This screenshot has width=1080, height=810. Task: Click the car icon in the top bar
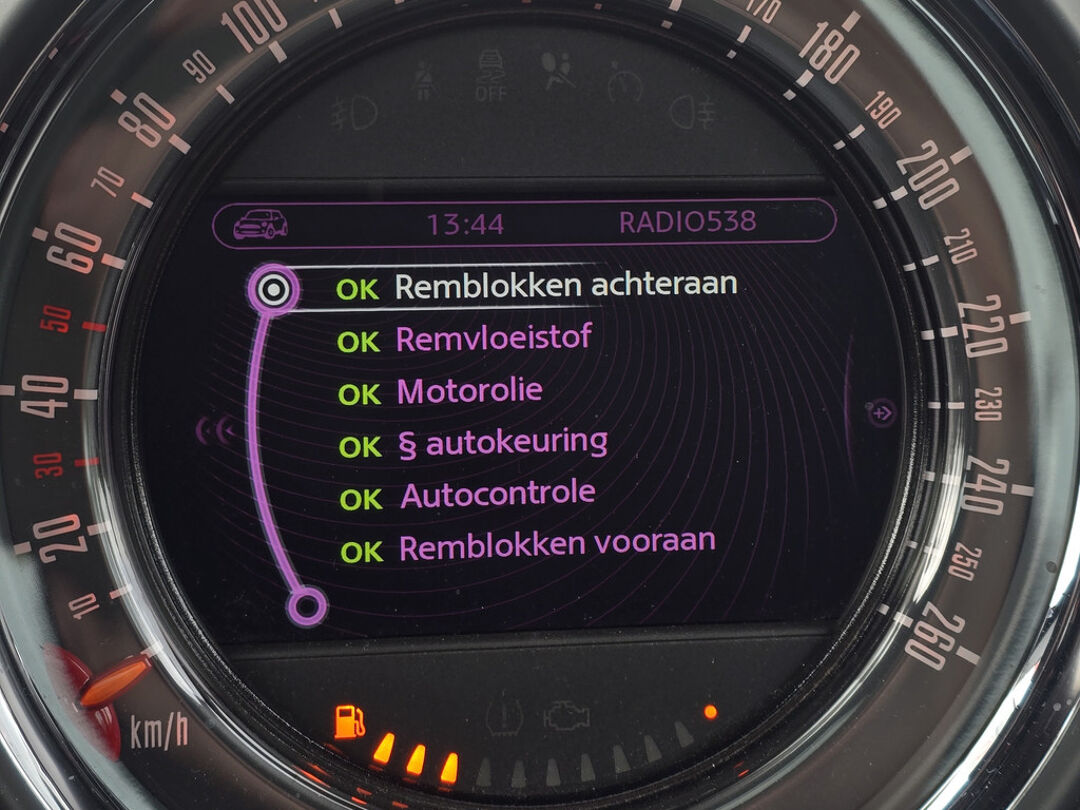pos(260,223)
